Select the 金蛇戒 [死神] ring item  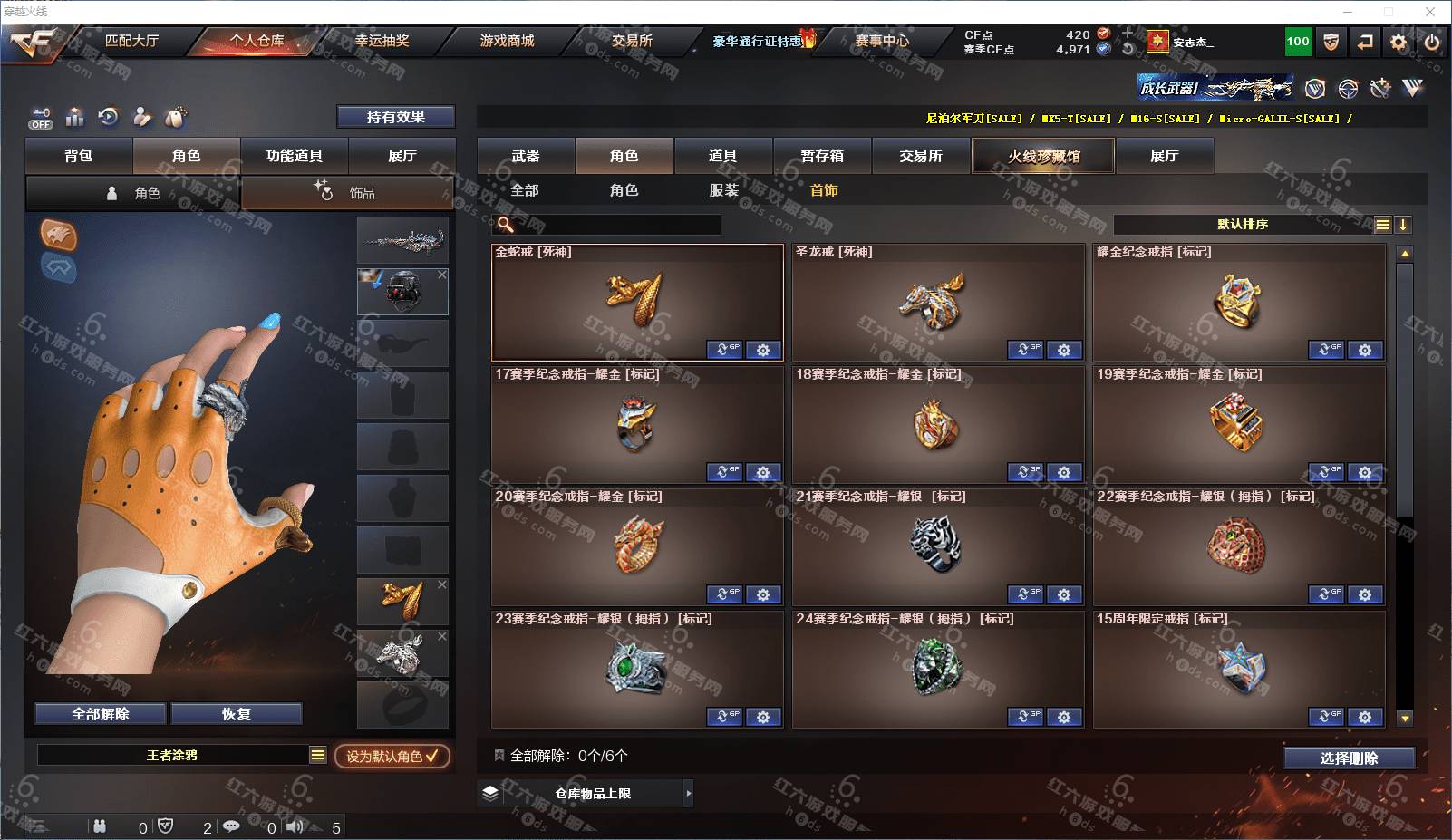636,301
